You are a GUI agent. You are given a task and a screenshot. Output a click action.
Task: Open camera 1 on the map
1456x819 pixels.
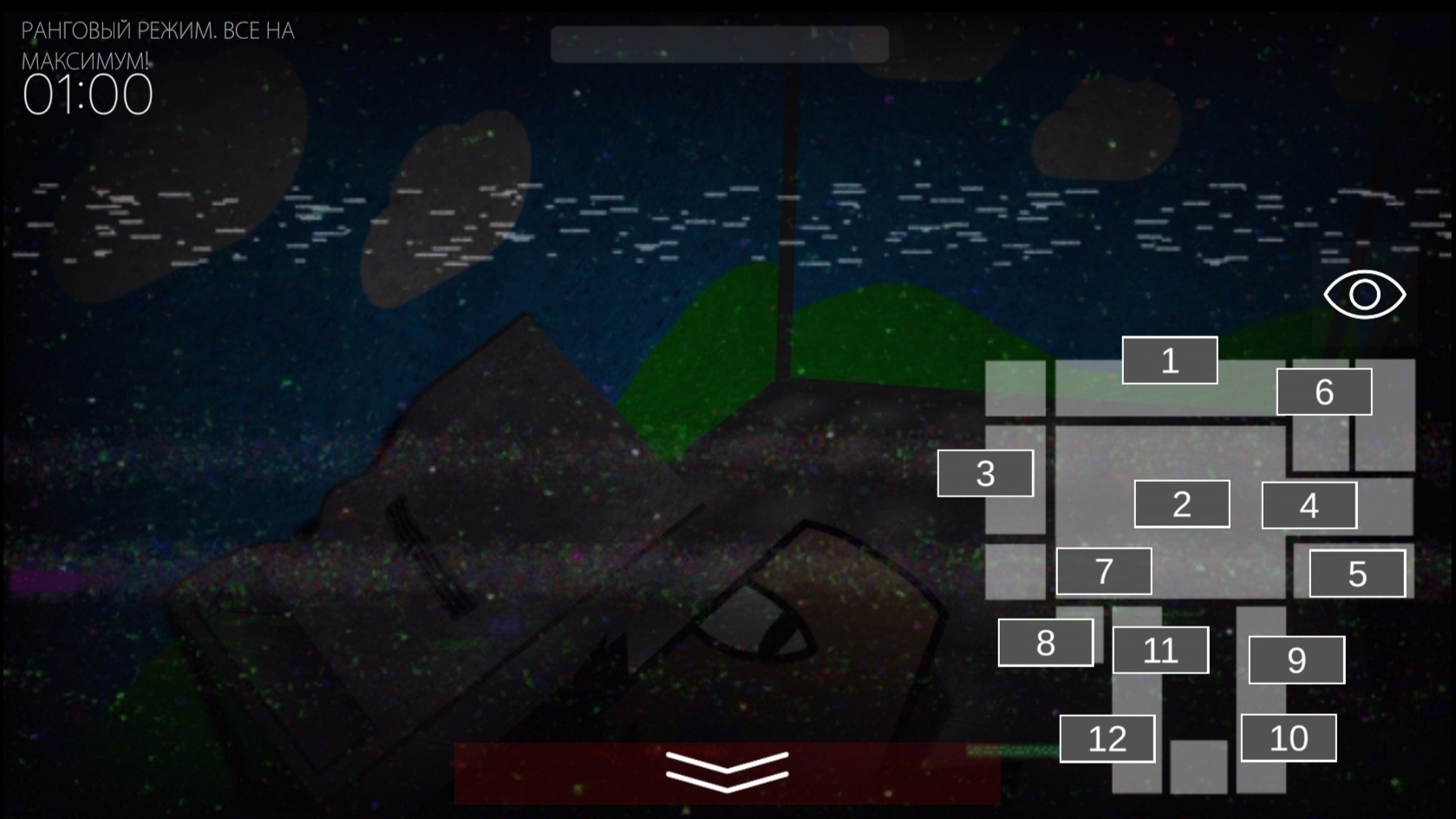pyautogui.click(x=1170, y=361)
